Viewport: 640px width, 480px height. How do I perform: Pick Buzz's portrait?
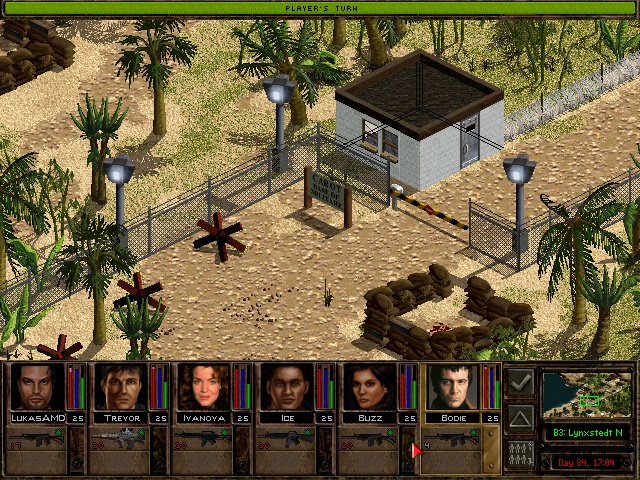point(369,388)
